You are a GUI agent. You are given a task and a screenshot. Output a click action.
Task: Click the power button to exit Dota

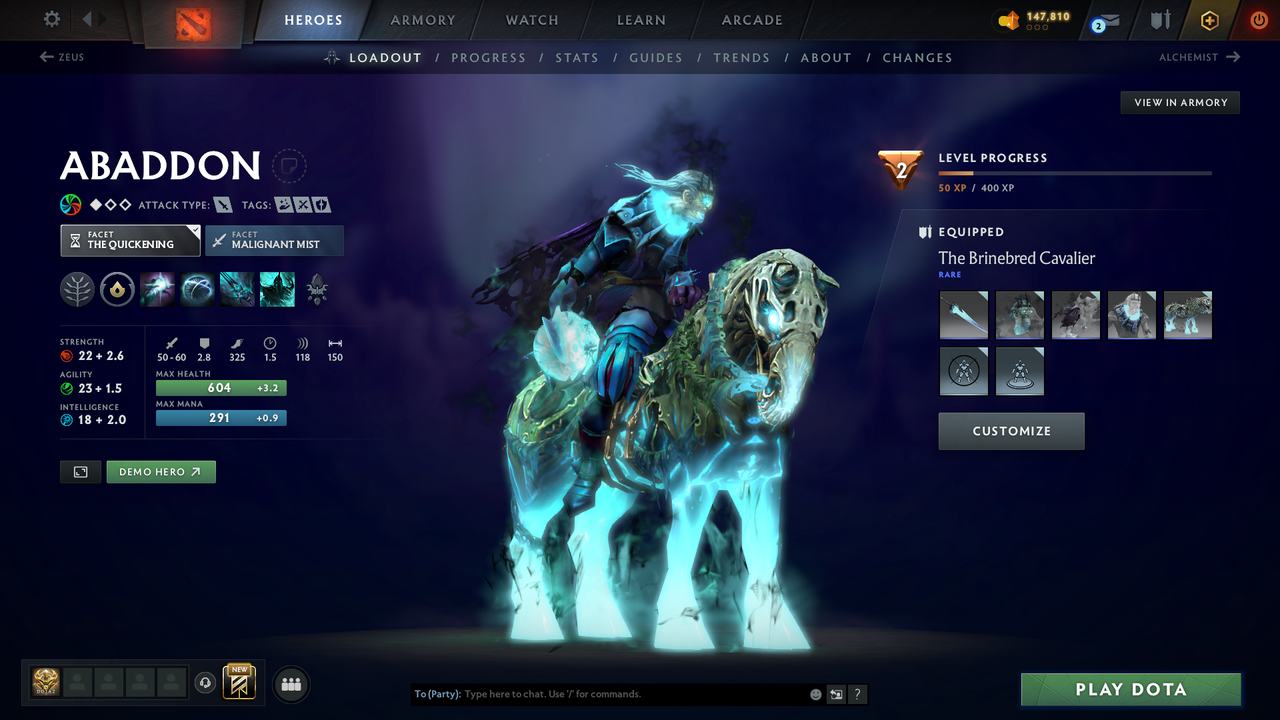(1258, 20)
